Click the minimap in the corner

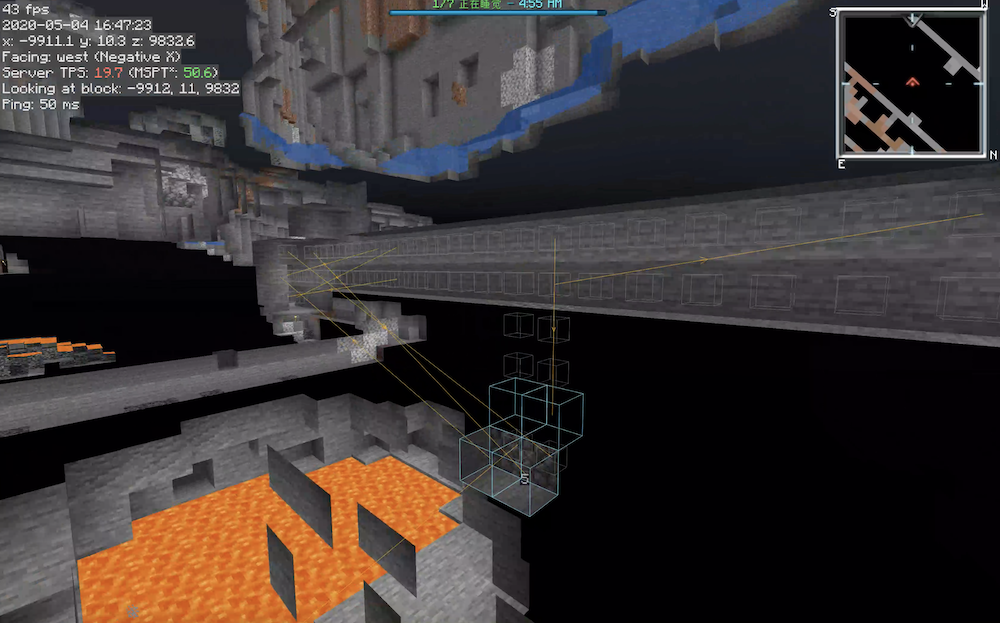point(911,83)
